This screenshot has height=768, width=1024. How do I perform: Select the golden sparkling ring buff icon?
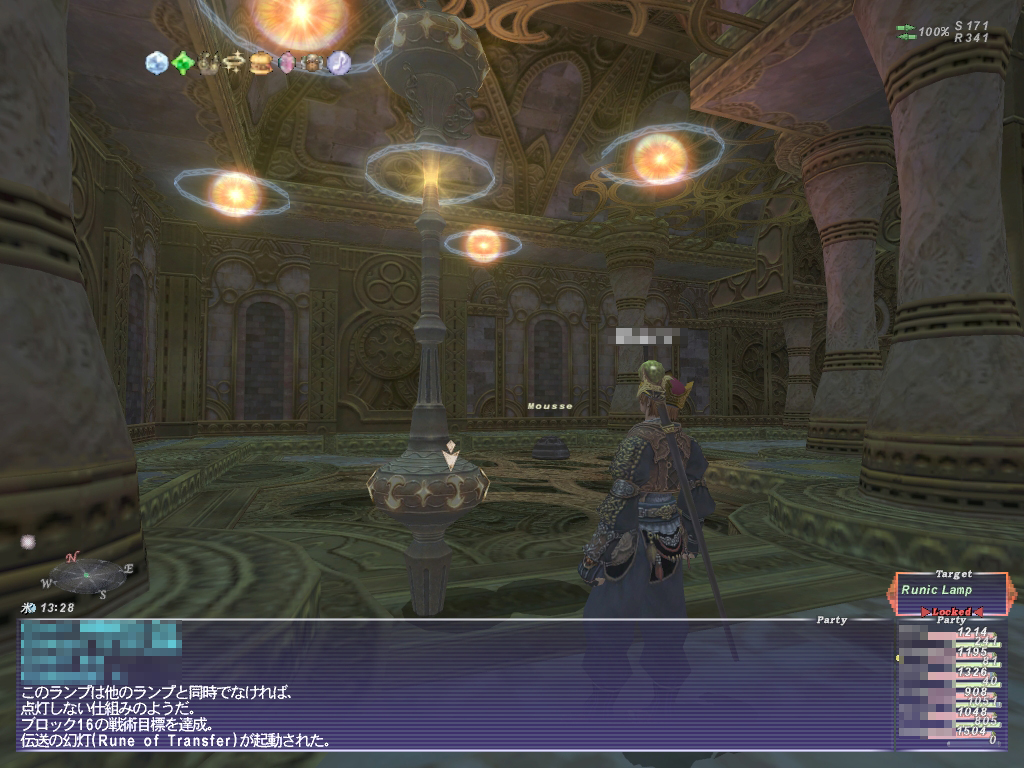click(234, 63)
